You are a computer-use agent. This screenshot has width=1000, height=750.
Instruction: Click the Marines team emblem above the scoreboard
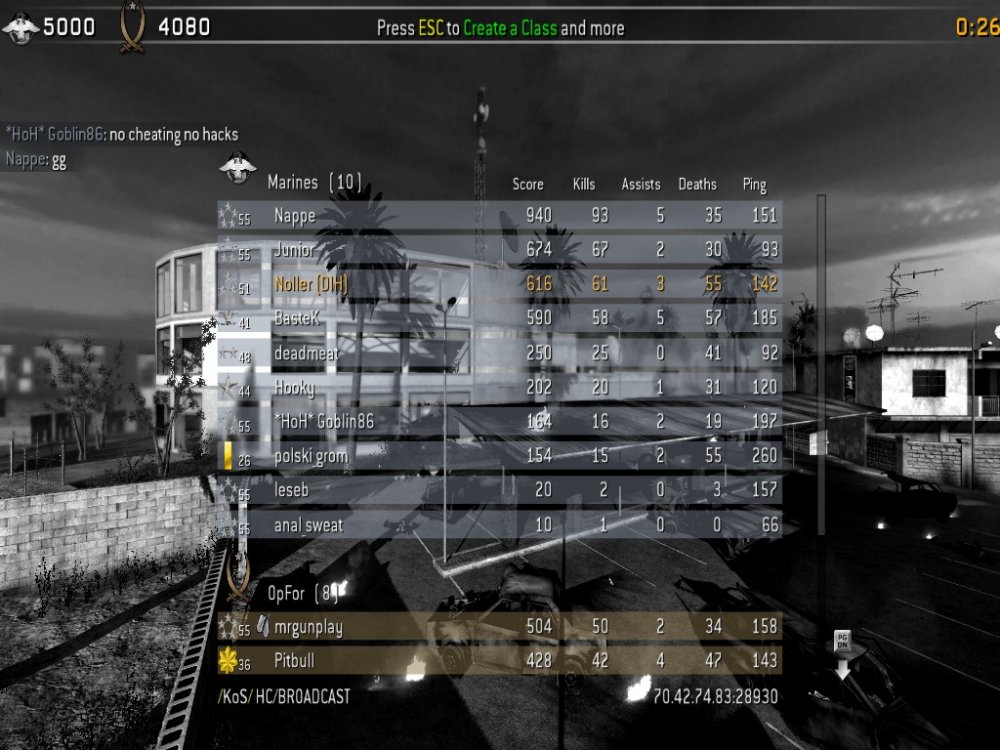coord(238,168)
